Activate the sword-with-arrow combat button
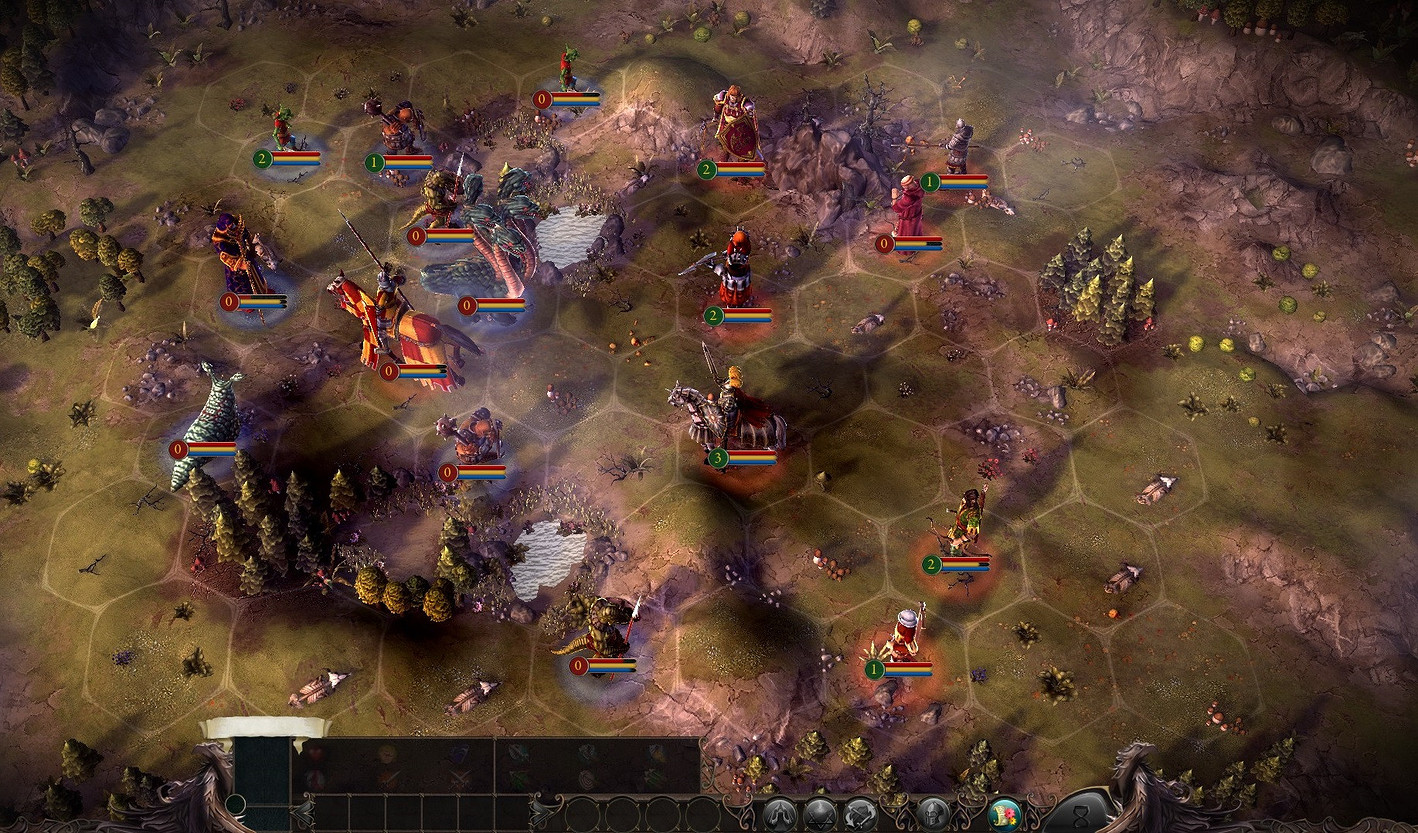 861,814
